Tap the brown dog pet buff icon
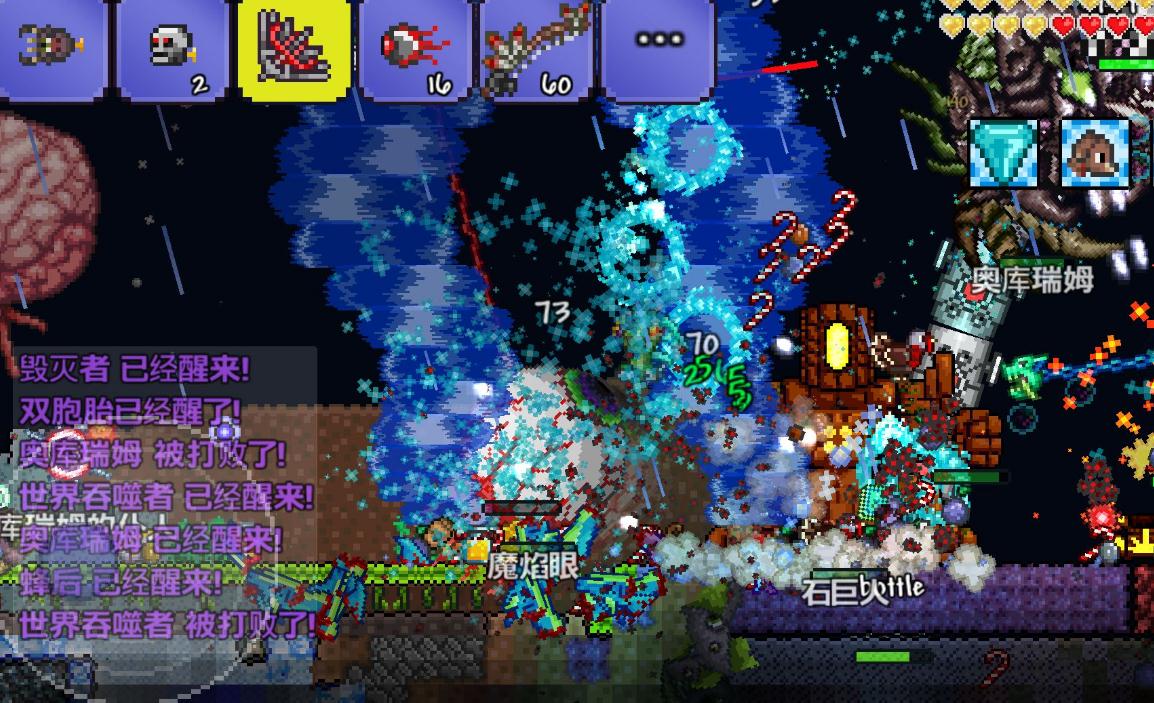 coord(1094,153)
